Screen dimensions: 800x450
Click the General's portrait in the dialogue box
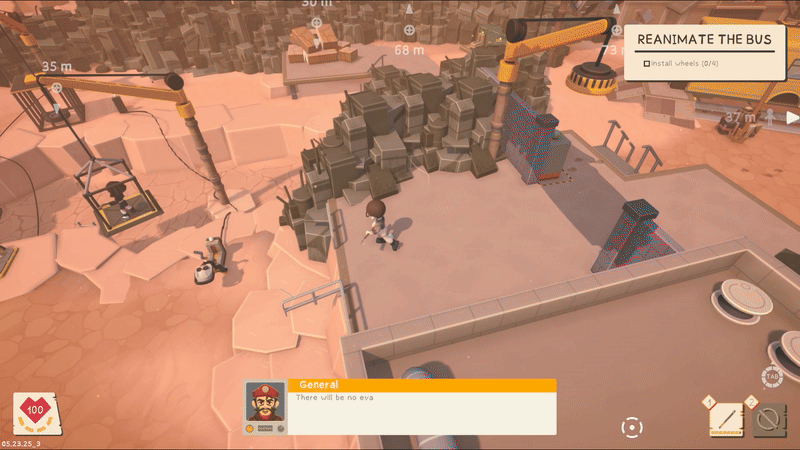tap(264, 401)
